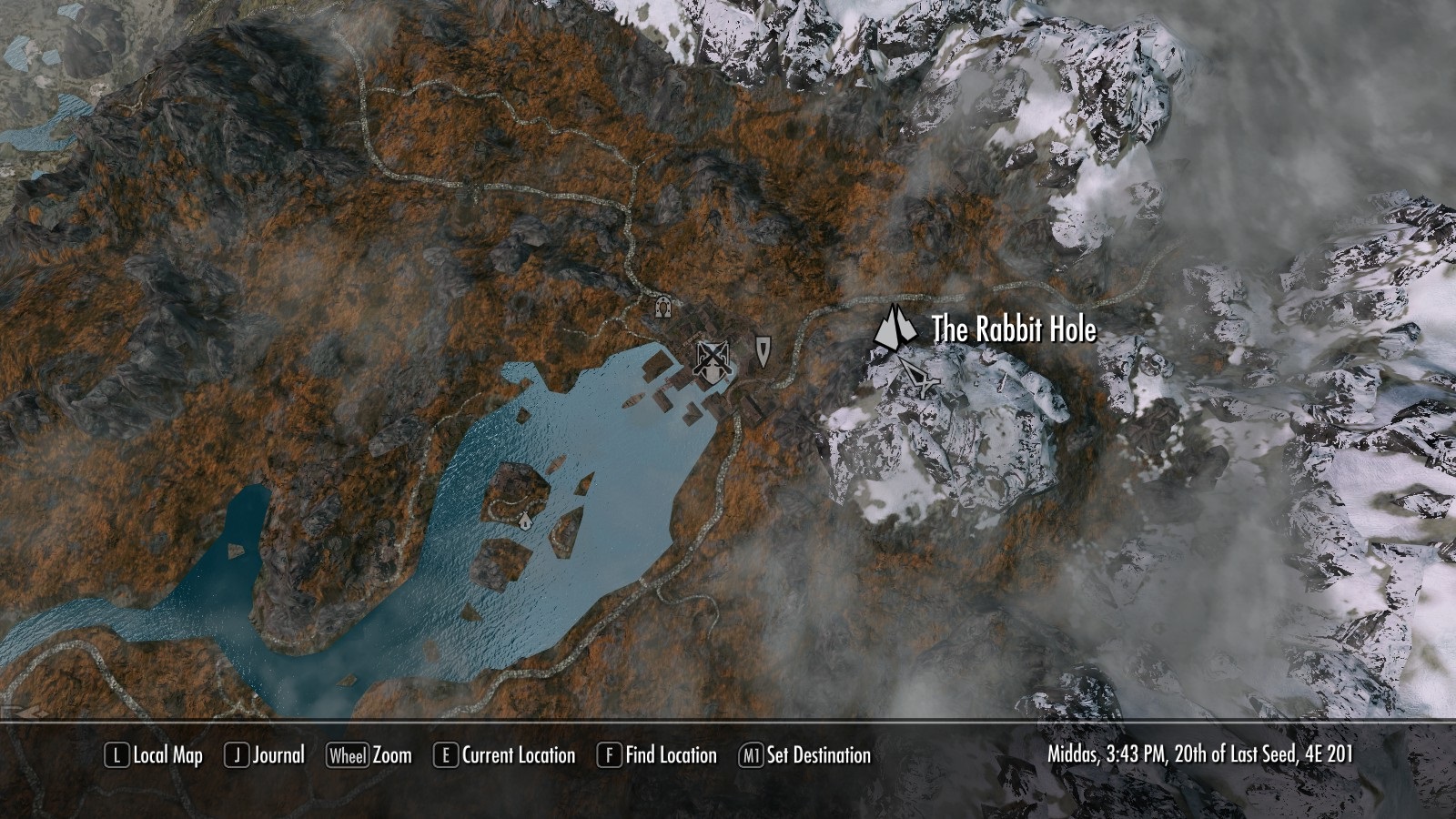Select the crossed-swords city marker

click(713, 360)
